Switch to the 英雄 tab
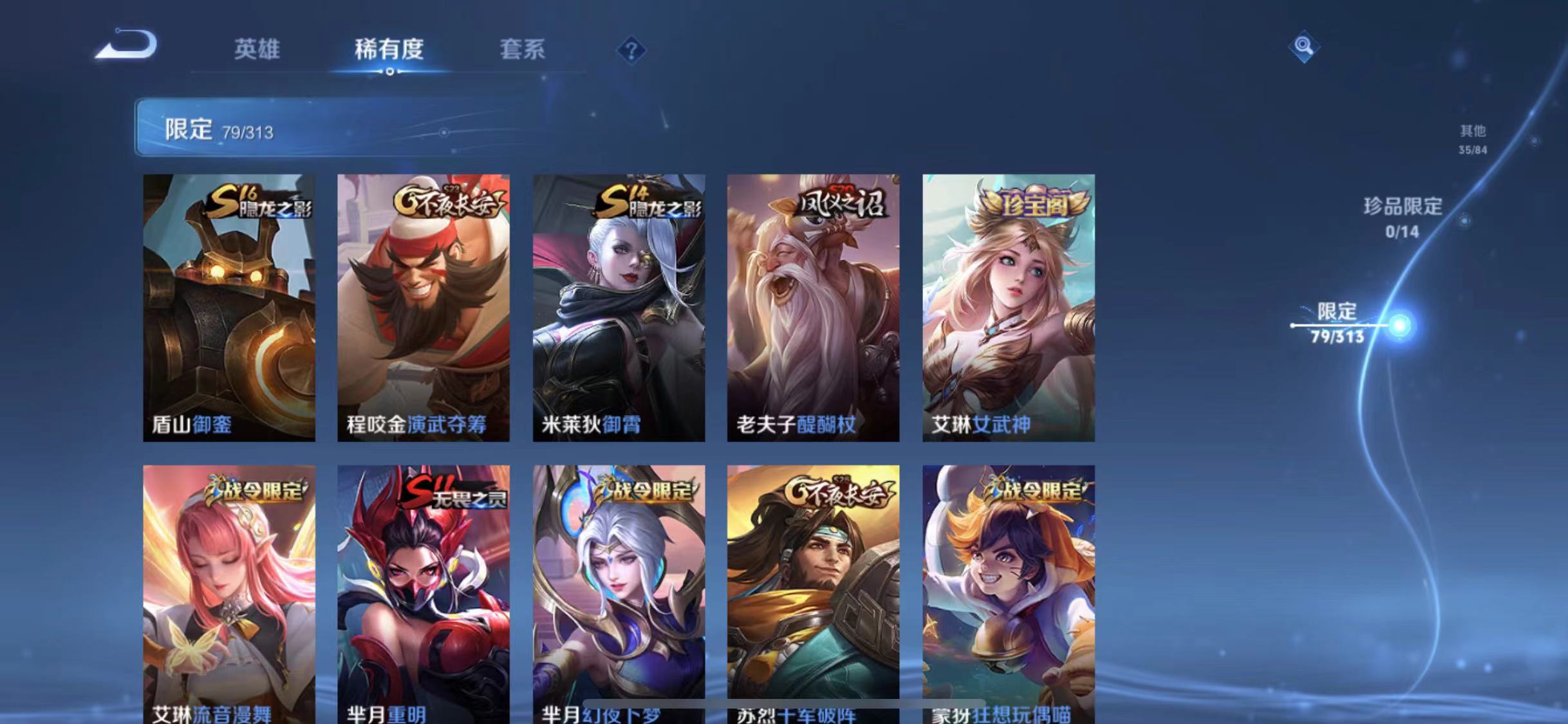This screenshot has height=724, width=1568. pyautogui.click(x=256, y=50)
